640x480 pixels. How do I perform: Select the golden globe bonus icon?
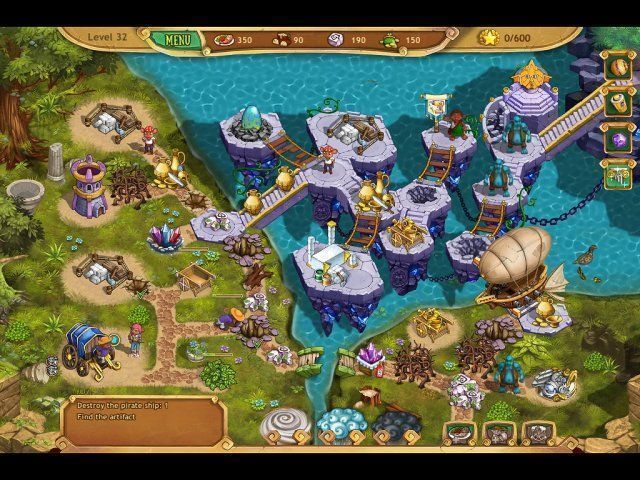pyautogui.click(x=616, y=69)
